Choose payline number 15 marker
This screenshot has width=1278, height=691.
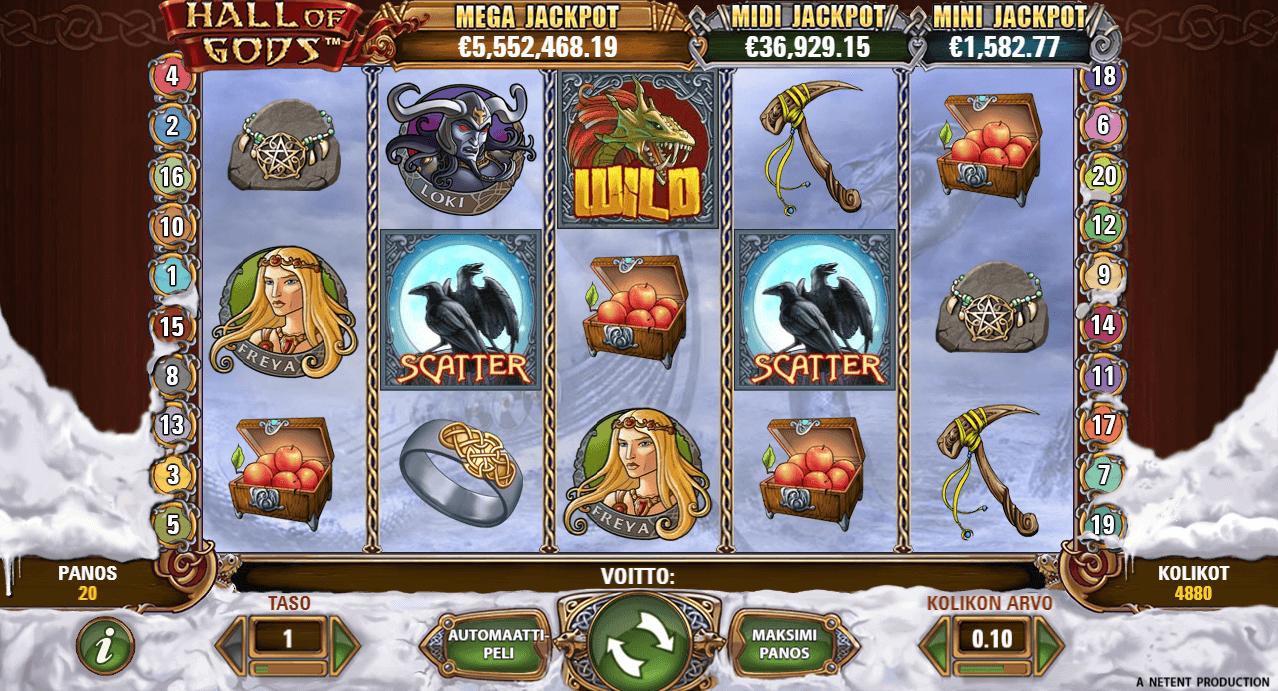[x=172, y=326]
